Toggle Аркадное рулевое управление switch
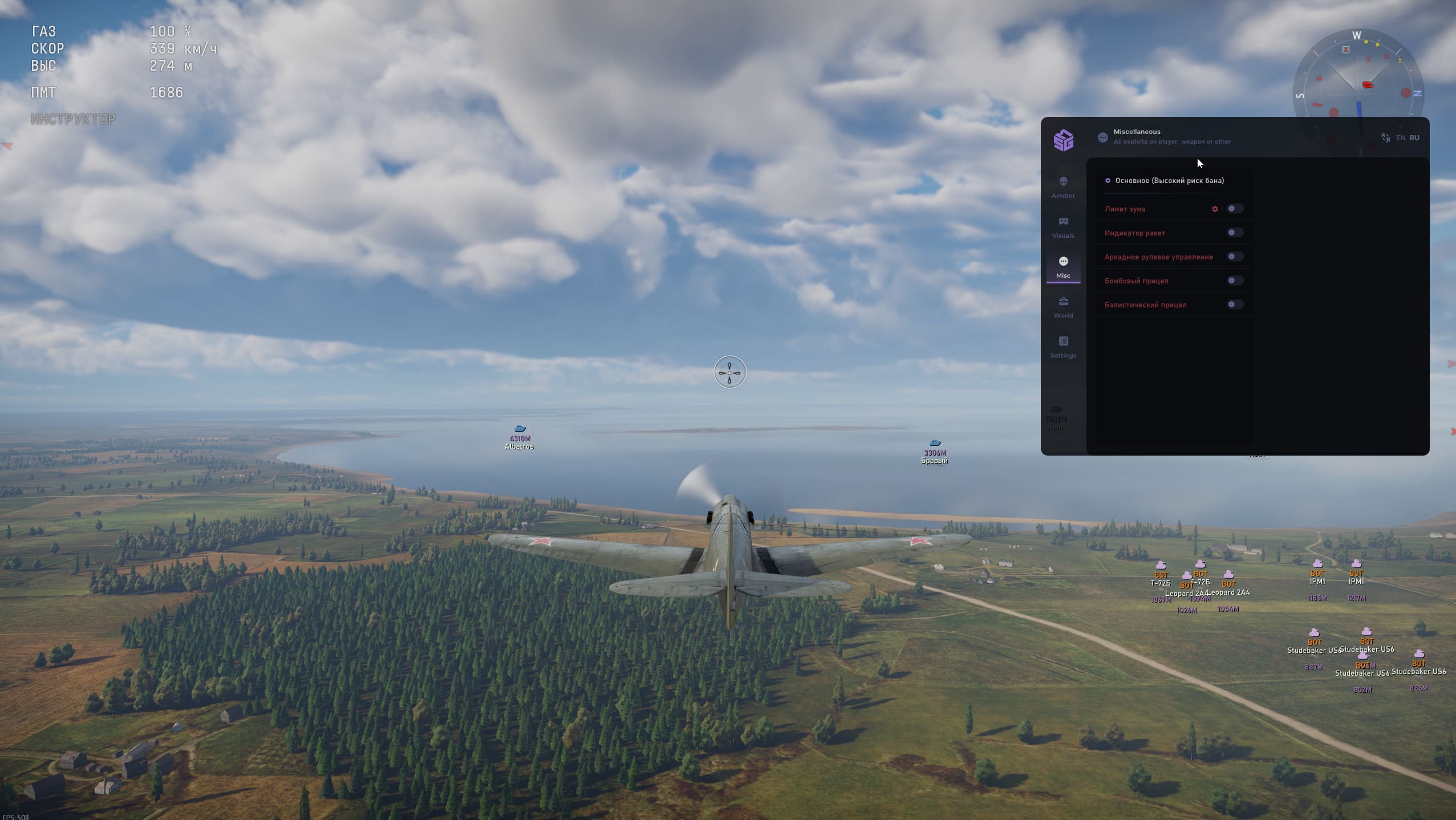 (1234, 257)
